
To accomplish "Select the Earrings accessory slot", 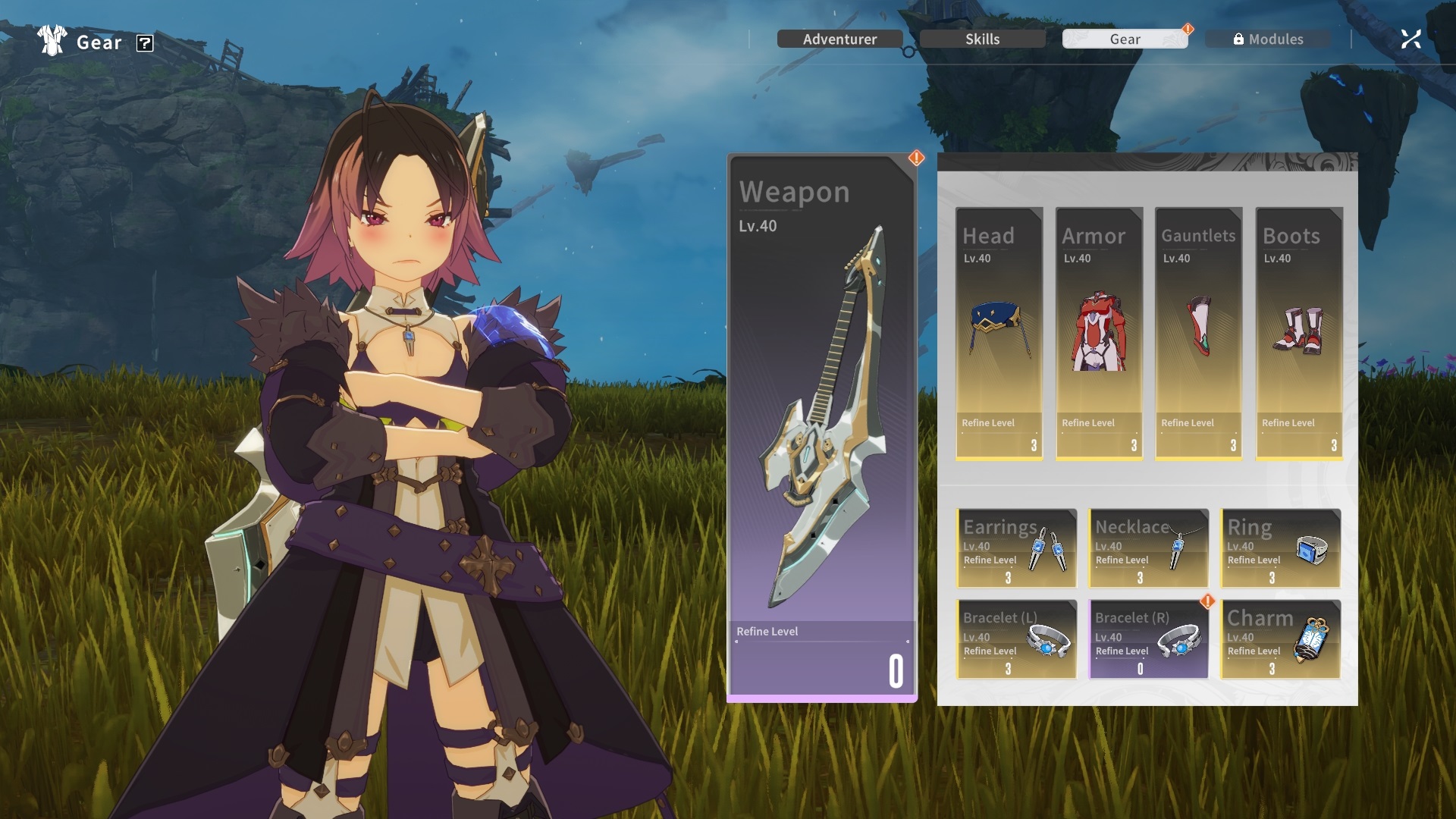I will click(x=1016, y=548).
